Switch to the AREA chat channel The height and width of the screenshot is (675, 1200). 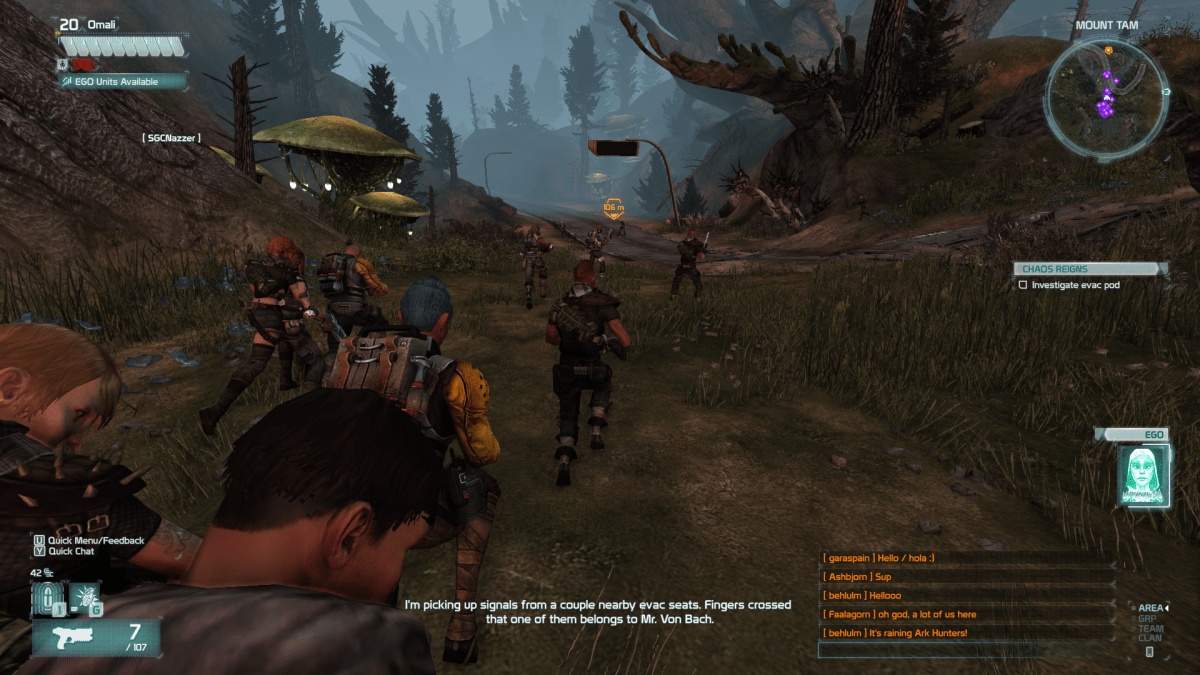1150,608
